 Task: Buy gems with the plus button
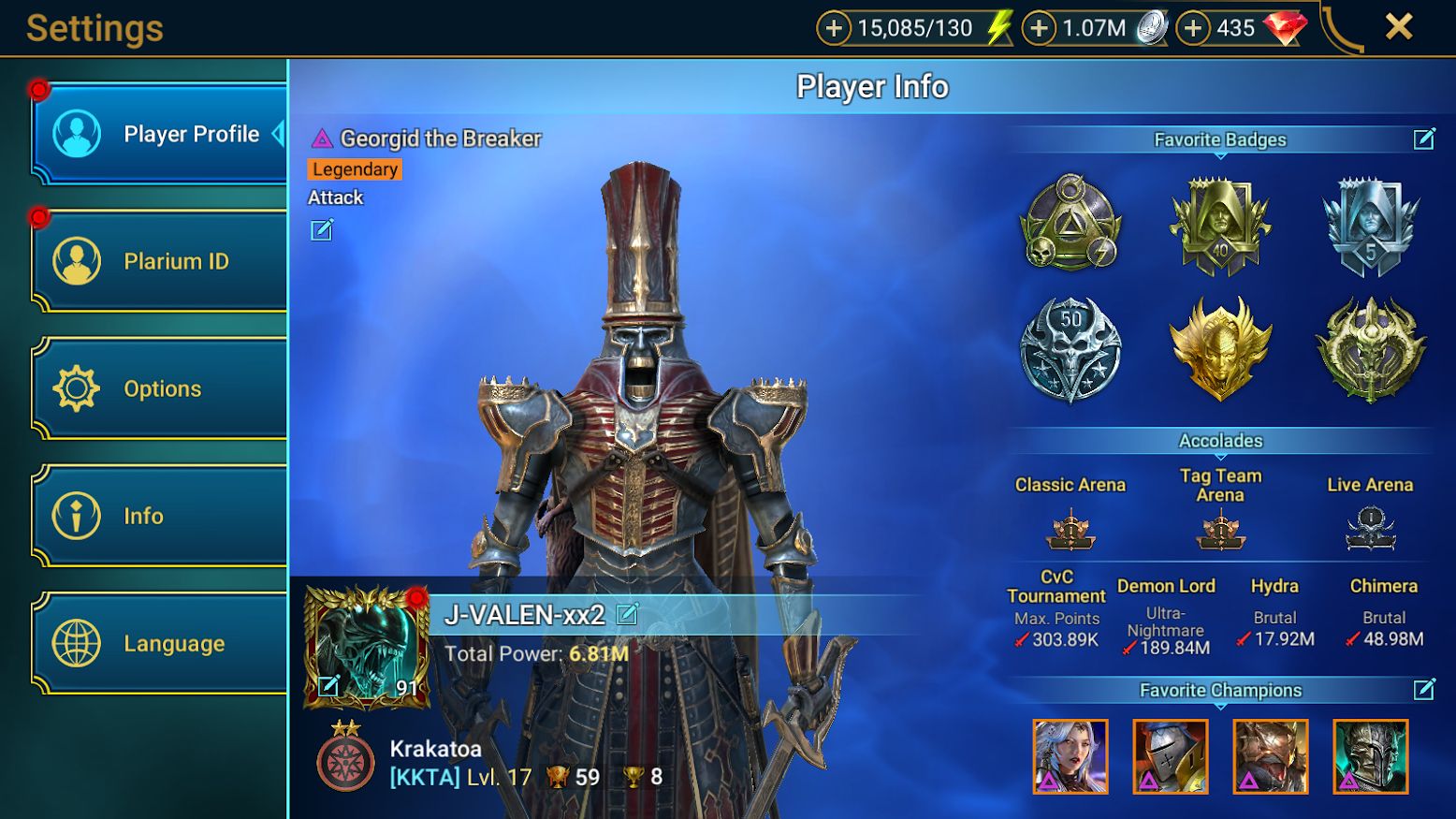coord(1193,28)
